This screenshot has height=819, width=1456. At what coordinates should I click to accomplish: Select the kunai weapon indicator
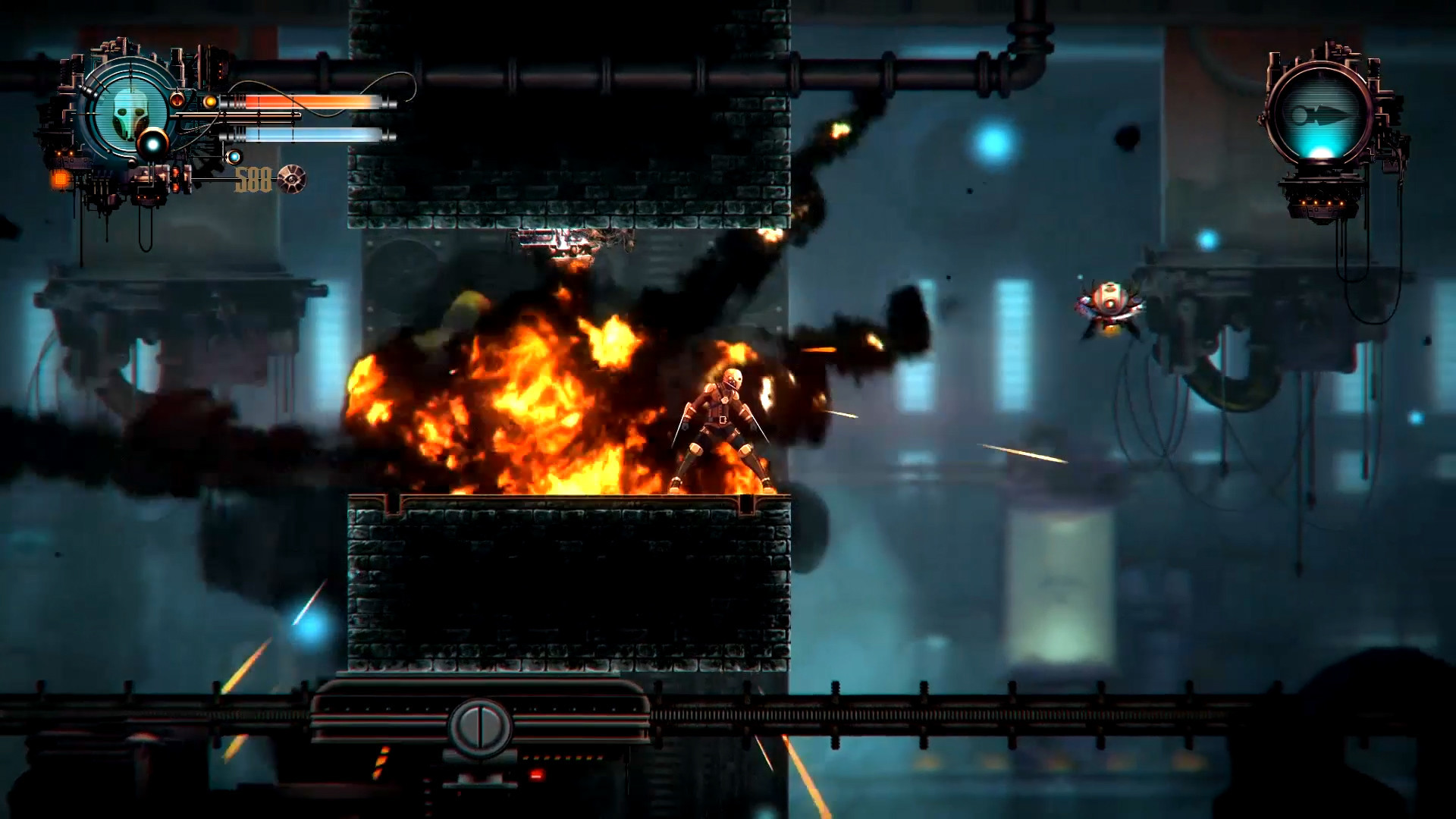tap(1323, 115)
